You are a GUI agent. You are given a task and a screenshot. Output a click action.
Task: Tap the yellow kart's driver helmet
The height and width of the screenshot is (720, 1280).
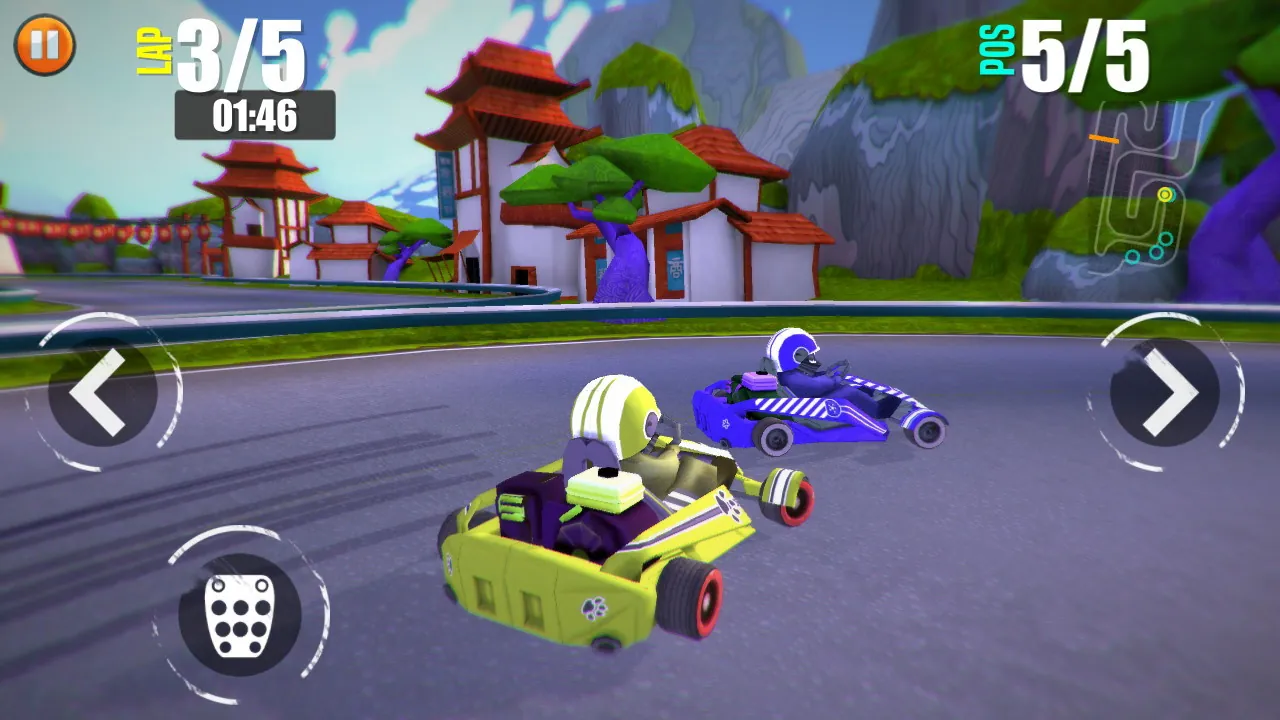pyautogui.click(x=615, y=410)
